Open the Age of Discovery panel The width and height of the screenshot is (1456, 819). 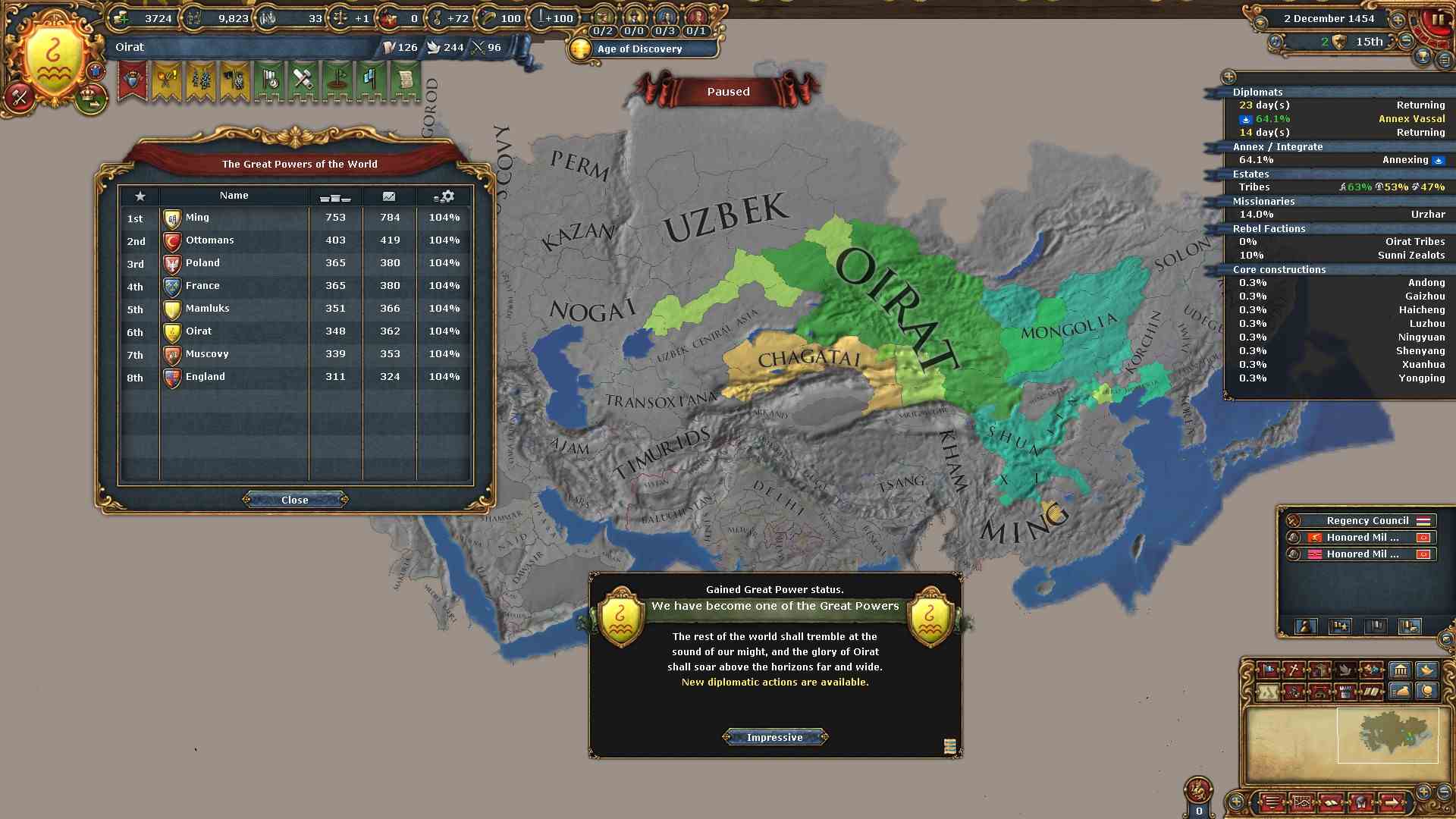coord(641,49)
